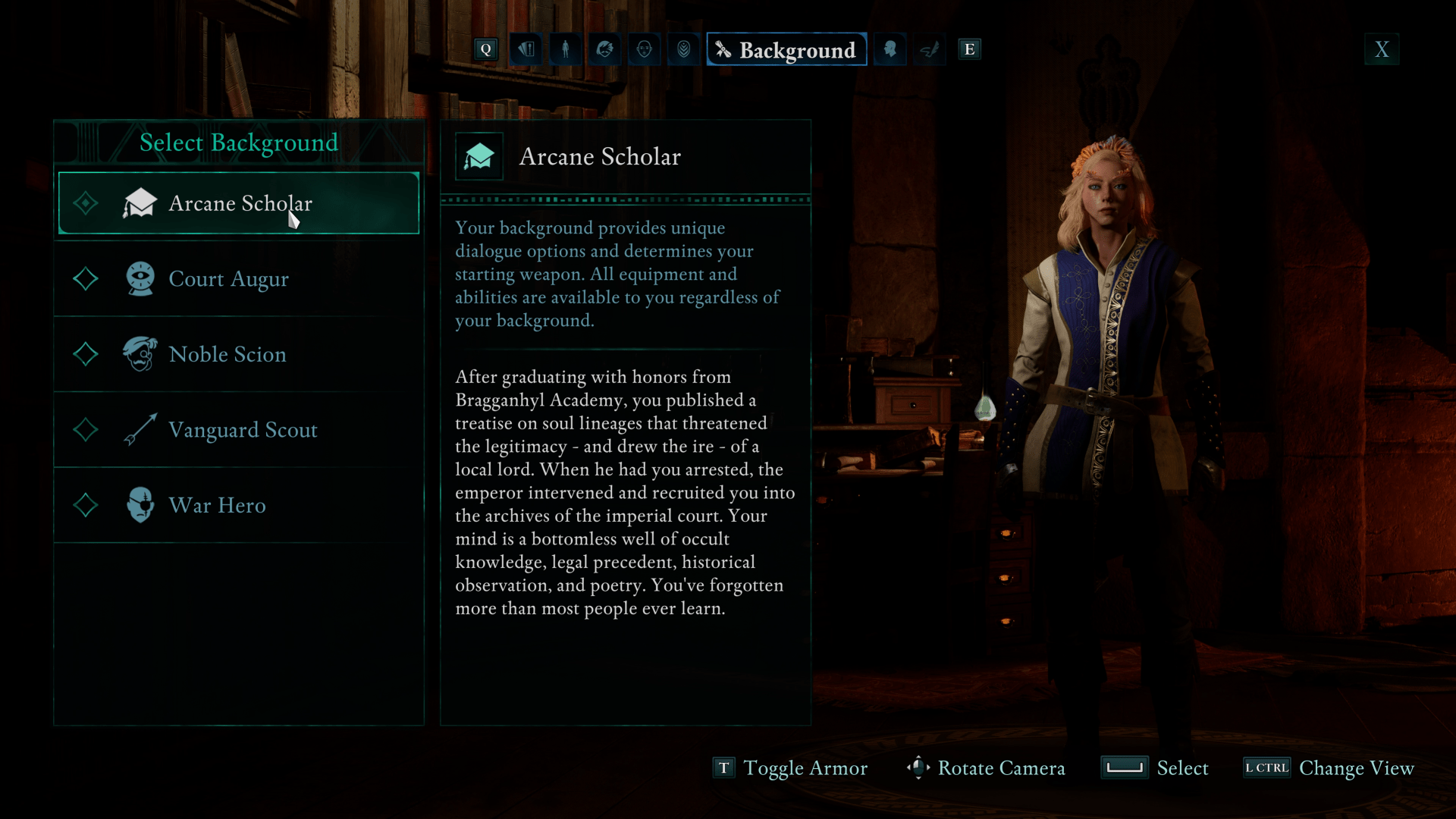Open the hairstyle customization tab
This screenshot has height=819, width=1456.
tap(604, 49)
